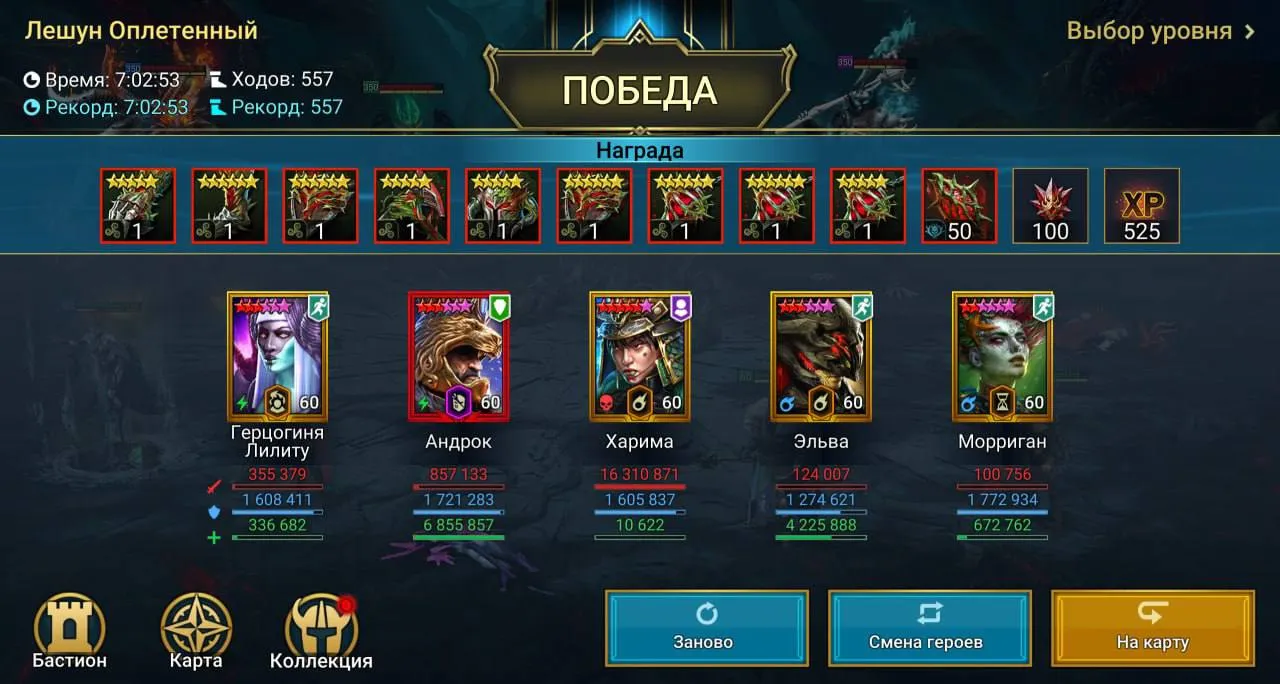Replay the battle with the Заново button
1280x684 pixels.
point(706,627)
